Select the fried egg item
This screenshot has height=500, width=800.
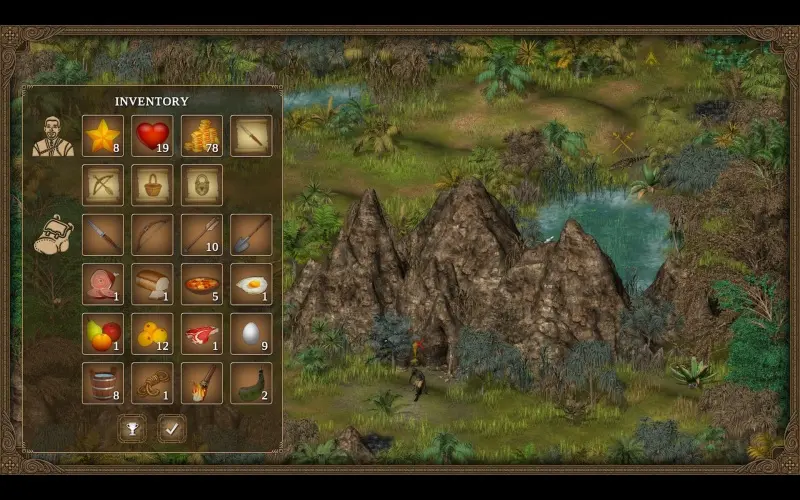tap(251, 284)
